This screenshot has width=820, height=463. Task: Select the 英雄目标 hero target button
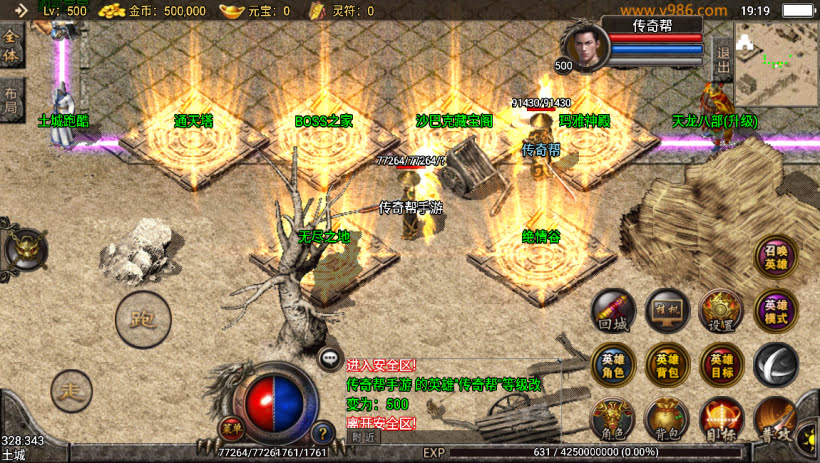[721, 365]
